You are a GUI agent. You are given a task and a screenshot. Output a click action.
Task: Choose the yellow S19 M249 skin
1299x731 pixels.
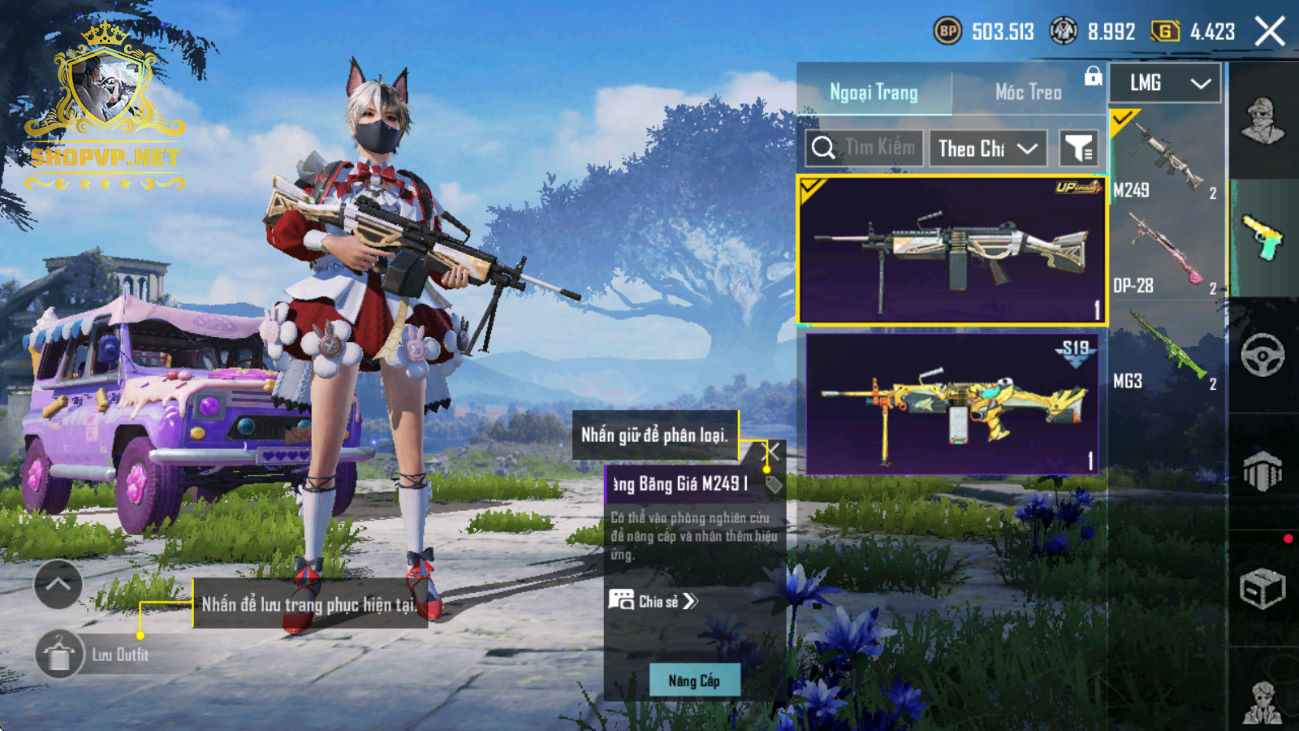click(950, 404)
